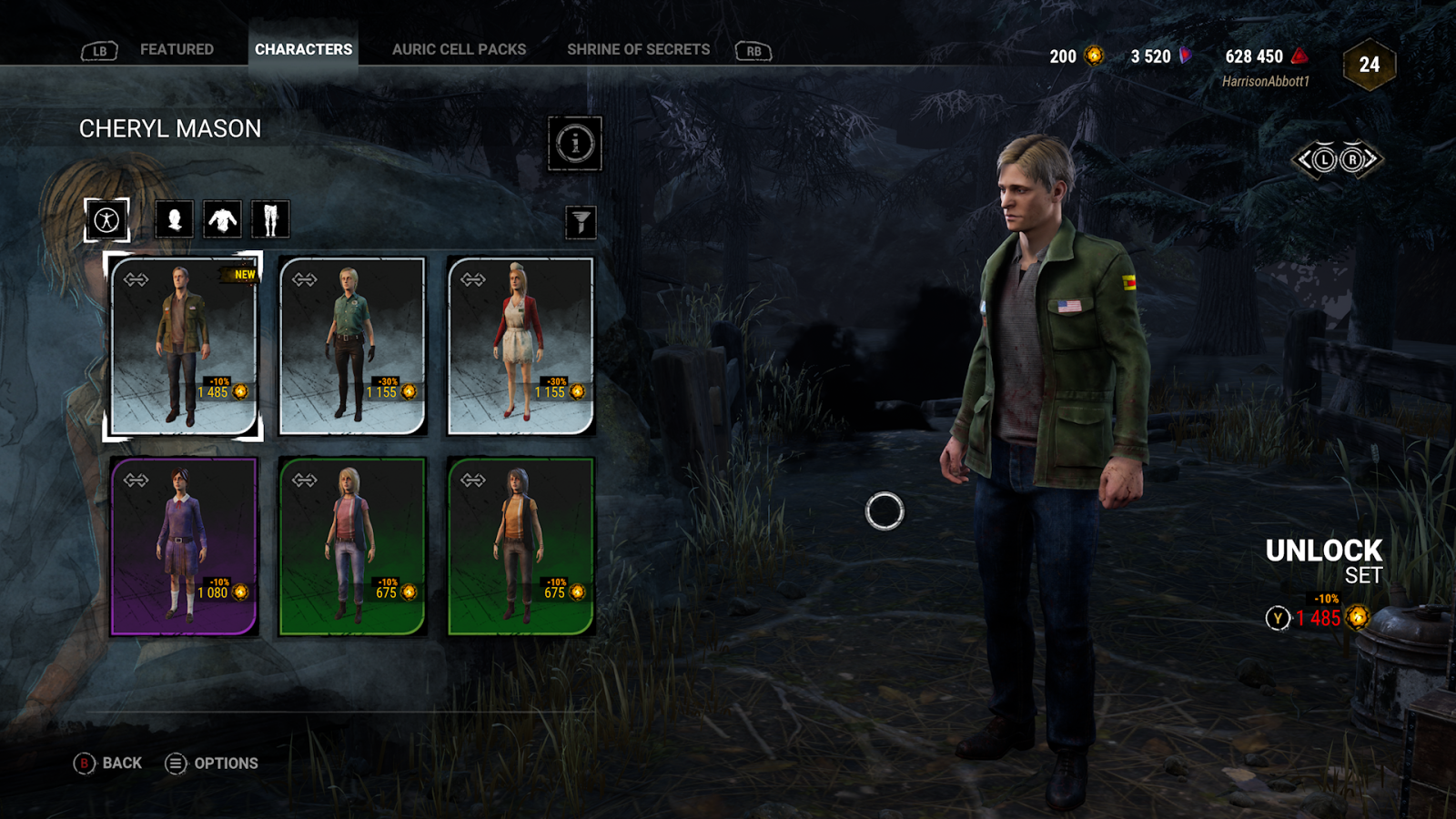Go back with the Back button
The image size is (1456, 819).
click(108, 763)
